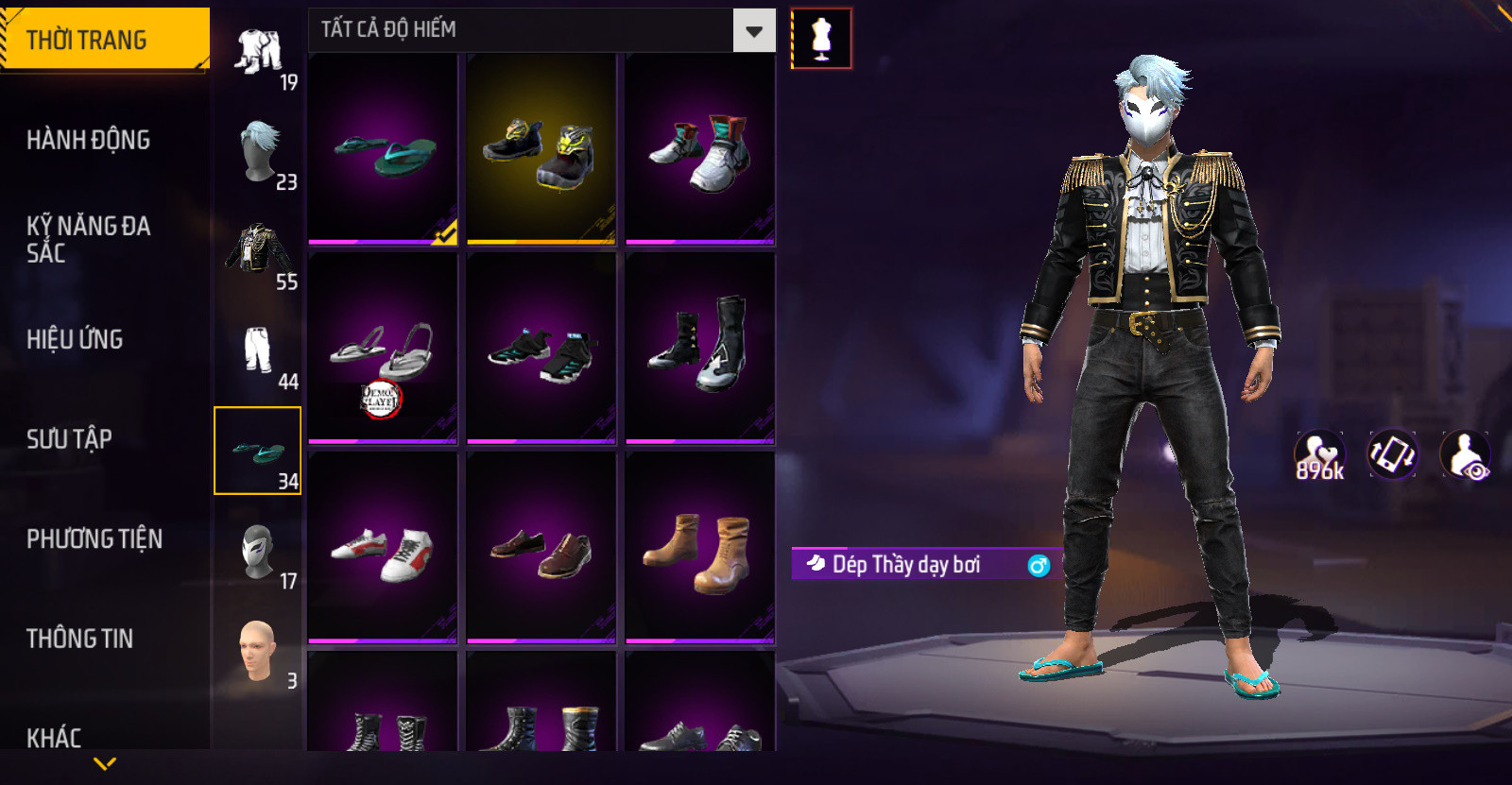The image size is (1512, 785).
Task: Switch to the Hành Động section
Action: point(88,140)
